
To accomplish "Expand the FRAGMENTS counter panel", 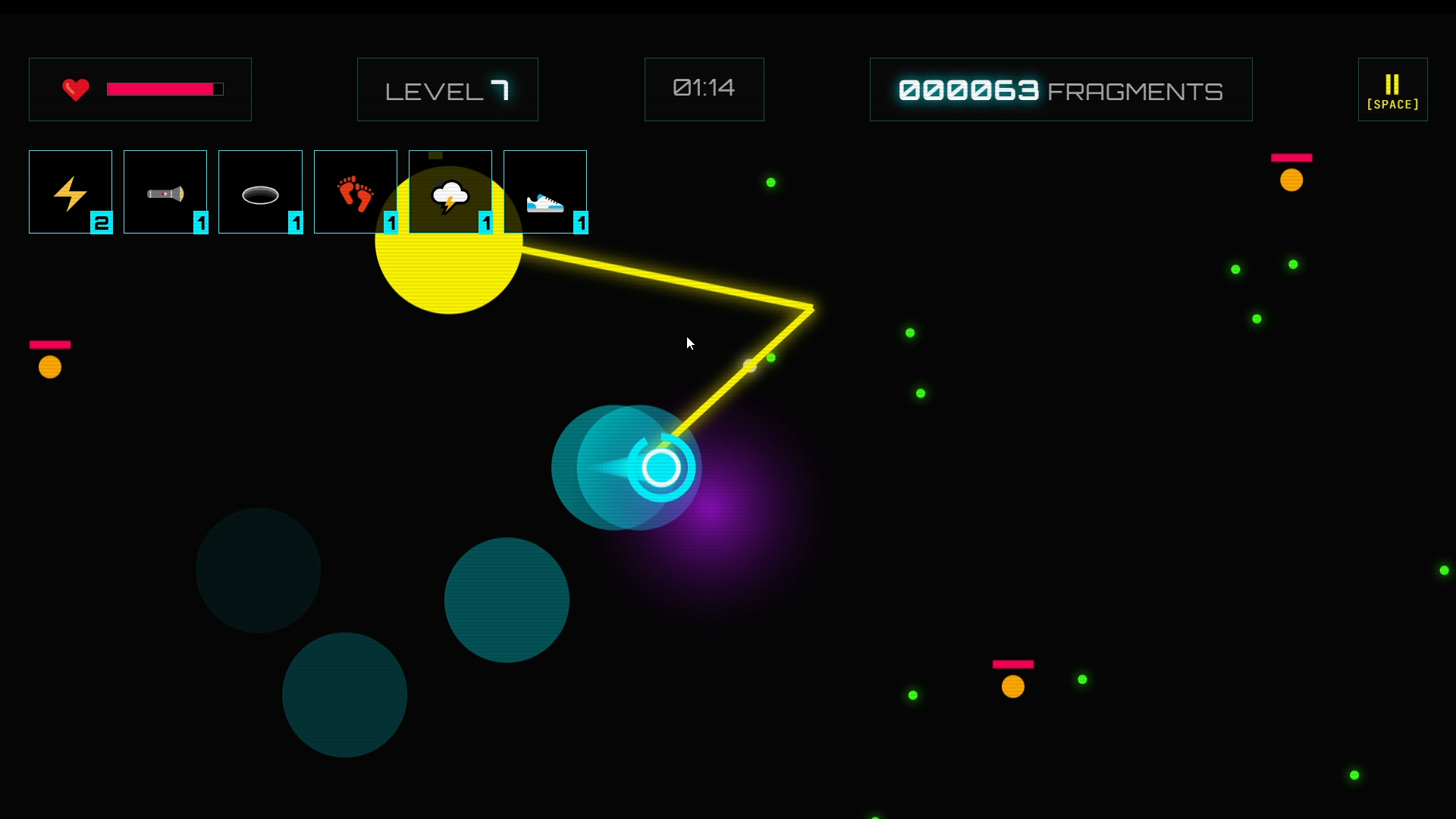I will coord(1059,89).
